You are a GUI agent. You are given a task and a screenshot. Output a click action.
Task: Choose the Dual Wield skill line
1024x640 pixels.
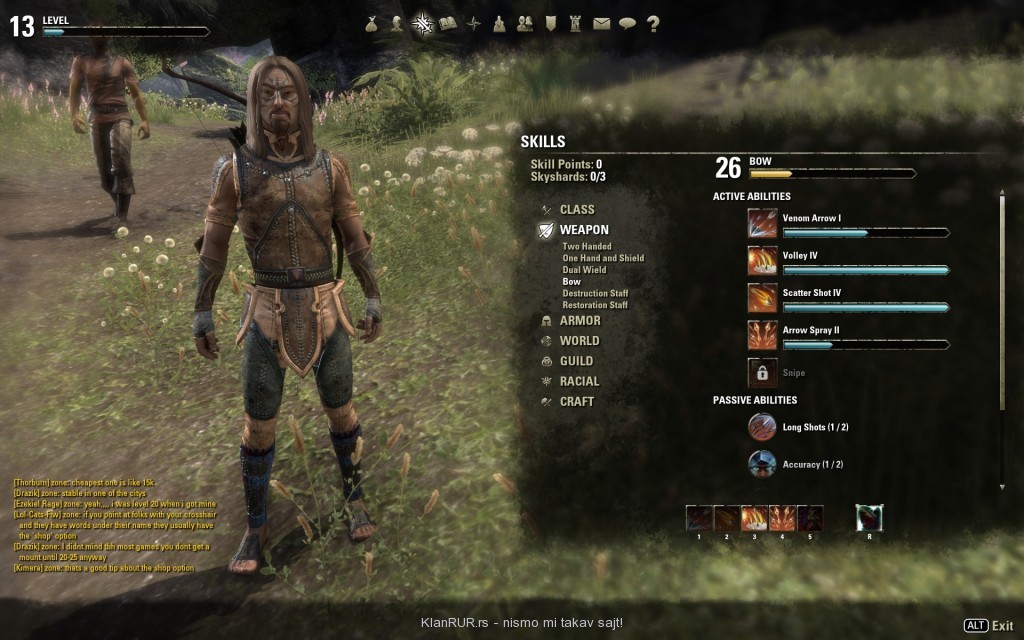tap(585, 270)
